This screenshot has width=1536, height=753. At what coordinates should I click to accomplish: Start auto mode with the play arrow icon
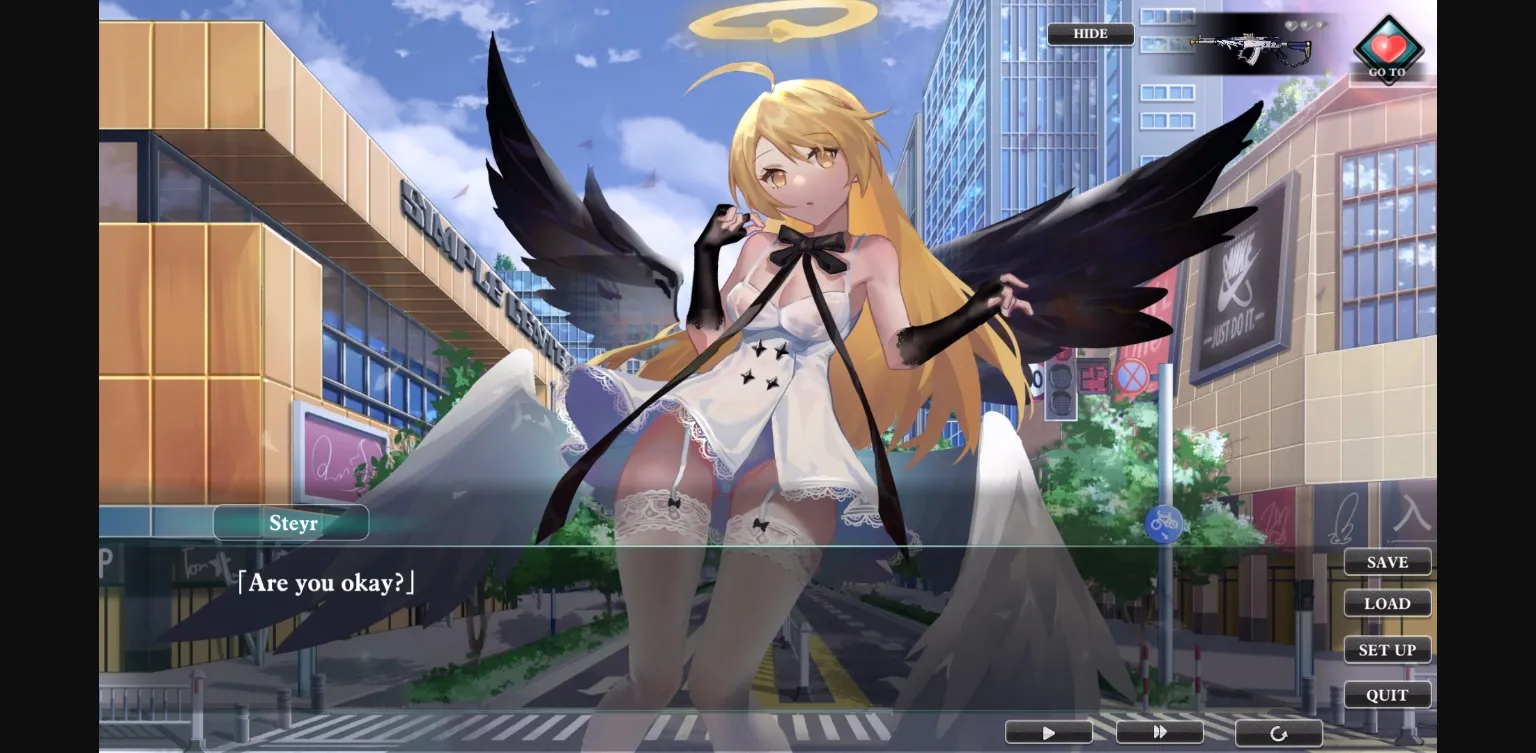click(x=1048, y=731)
